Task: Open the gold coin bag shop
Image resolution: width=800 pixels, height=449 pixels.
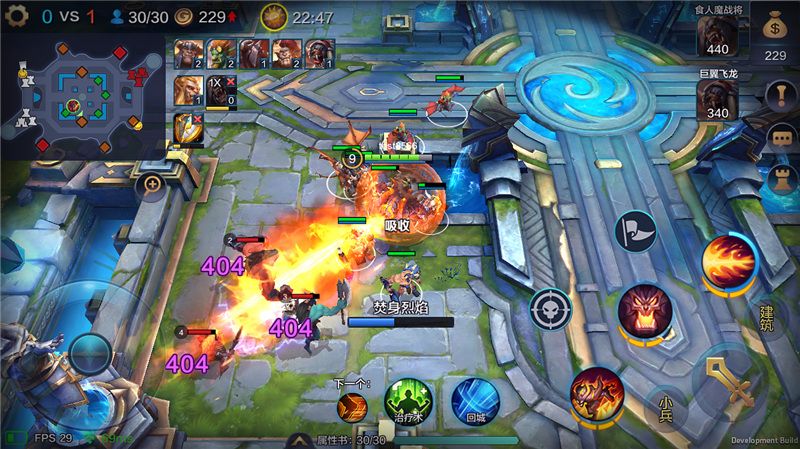Action: 775,28
